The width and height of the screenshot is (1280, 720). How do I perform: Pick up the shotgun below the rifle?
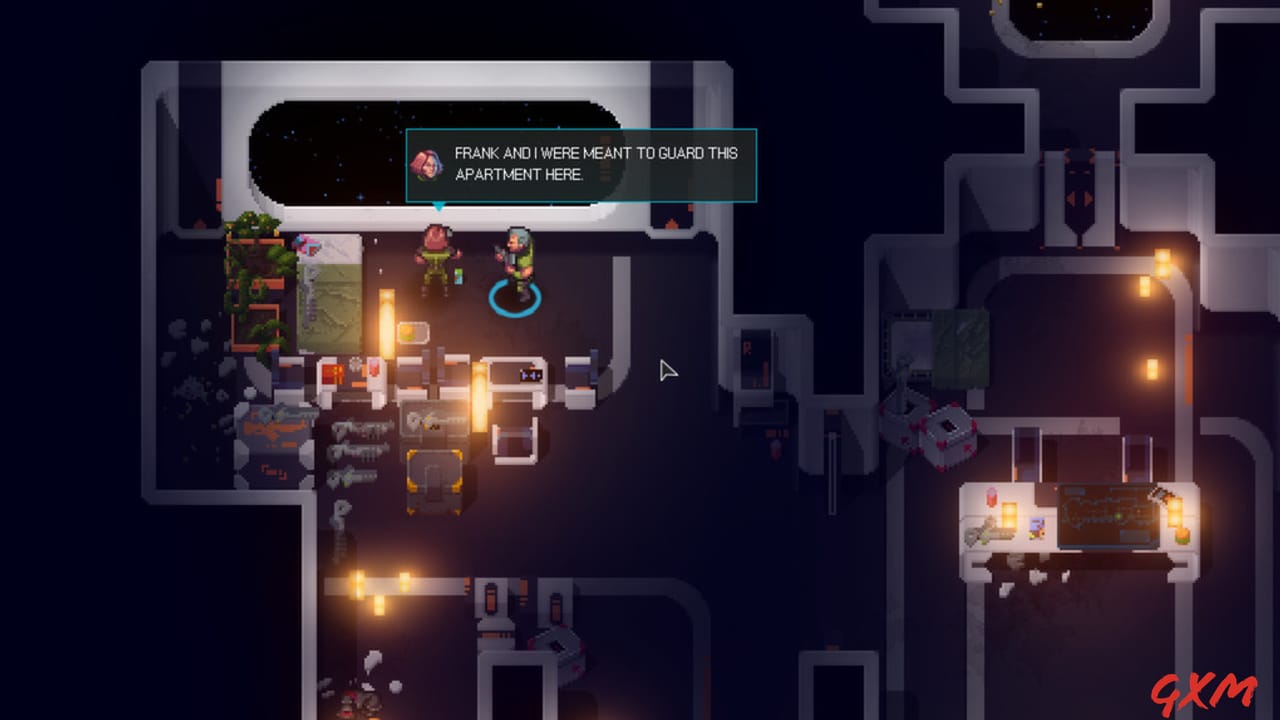coord(357,452)
